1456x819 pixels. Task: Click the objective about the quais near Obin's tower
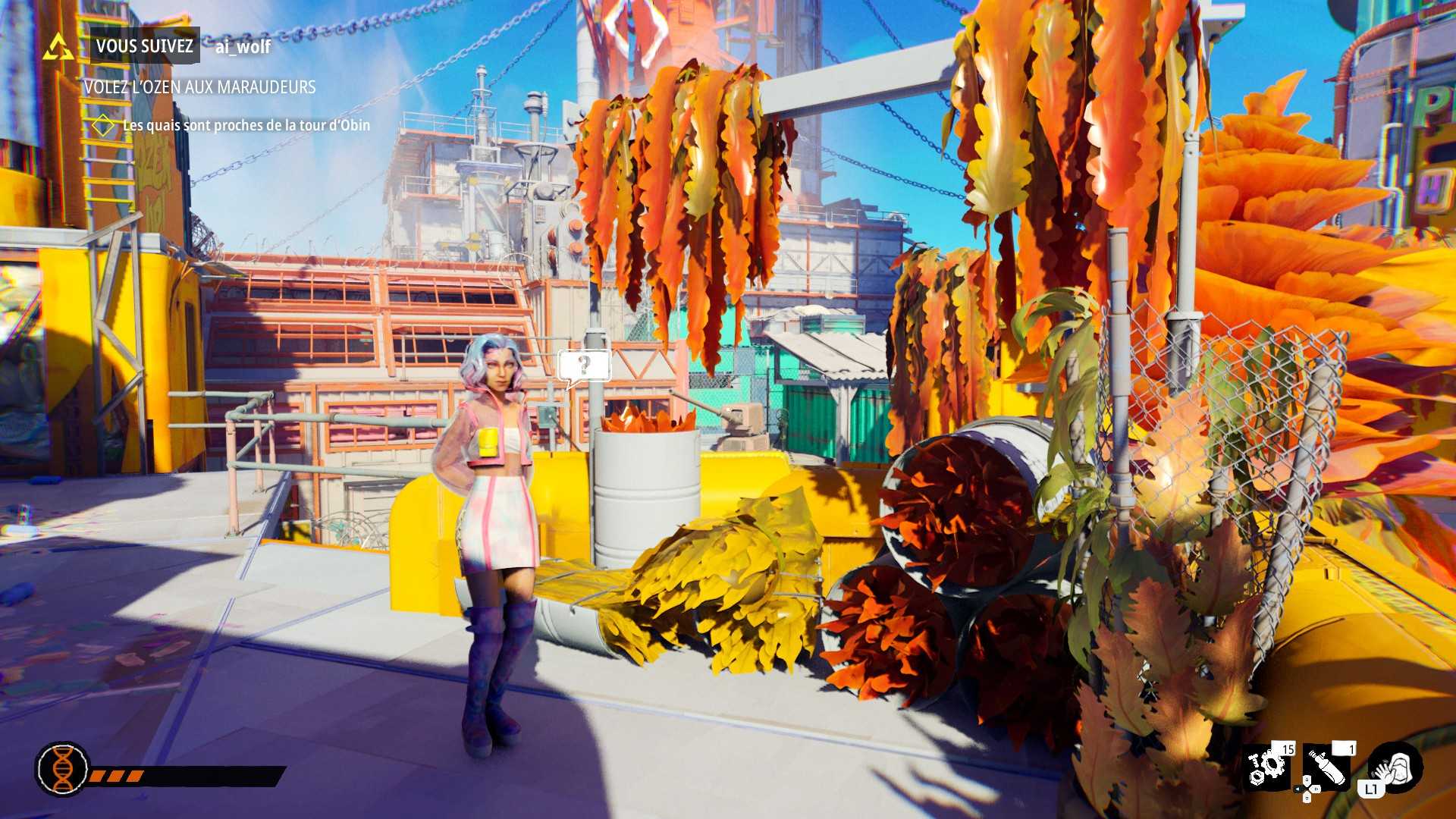click(246, 125)
